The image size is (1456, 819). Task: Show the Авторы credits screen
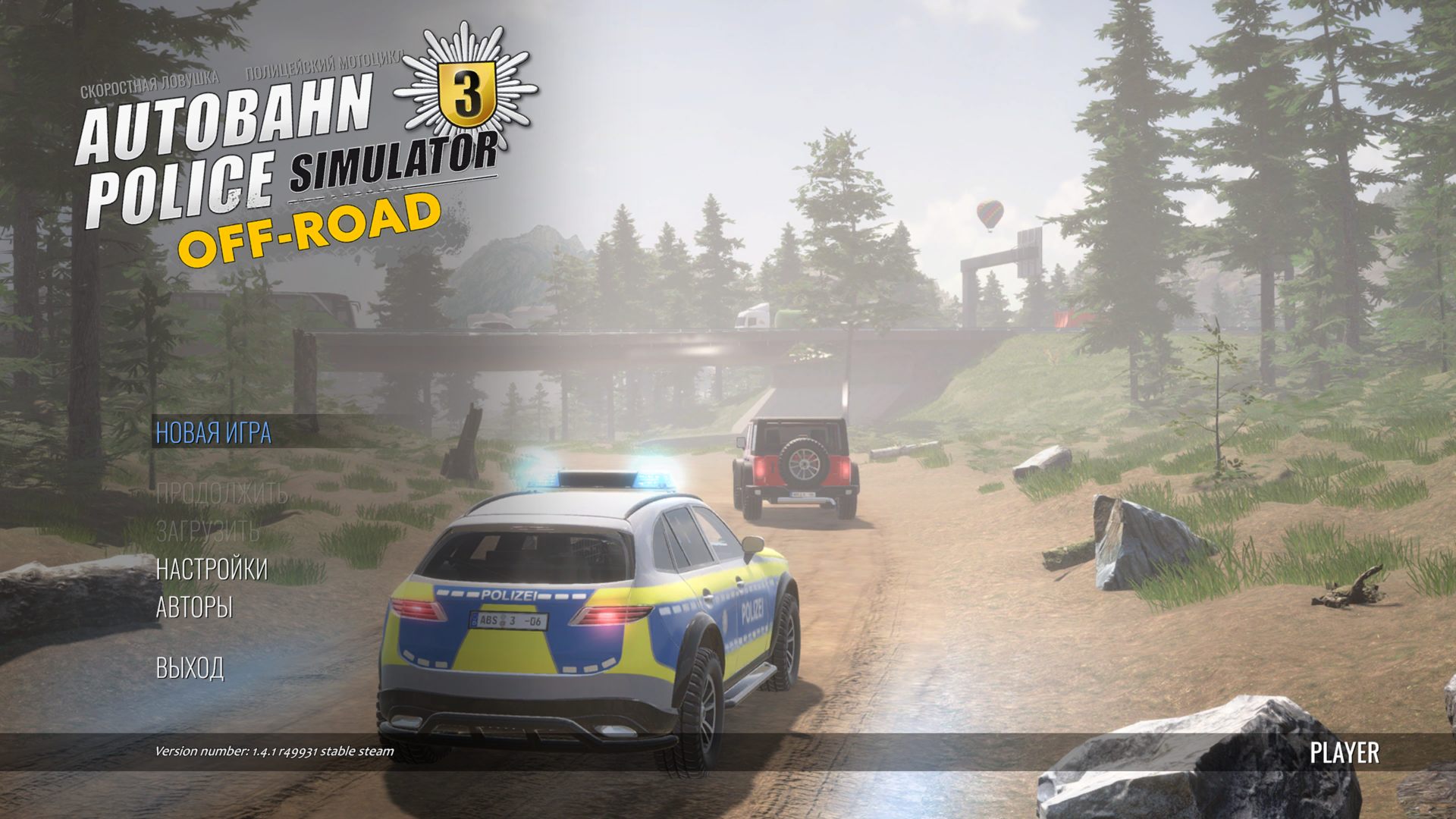194,607
